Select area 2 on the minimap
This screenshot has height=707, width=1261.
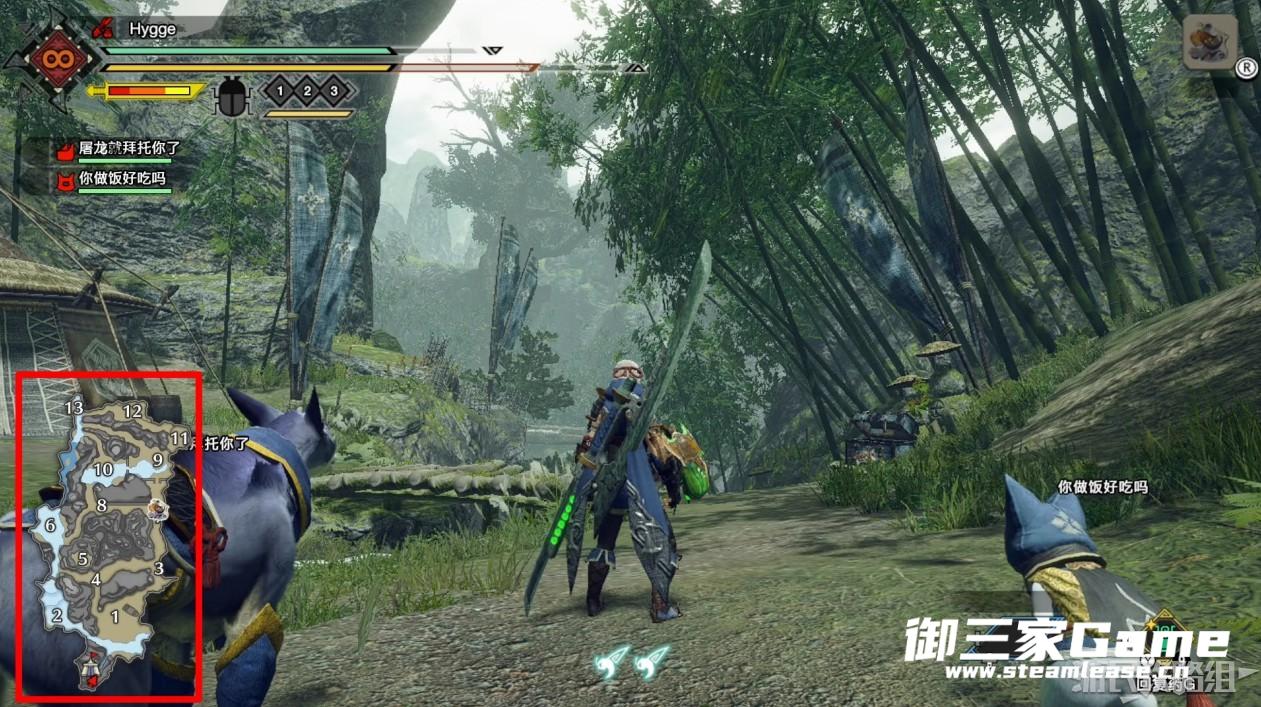[57, 615]
